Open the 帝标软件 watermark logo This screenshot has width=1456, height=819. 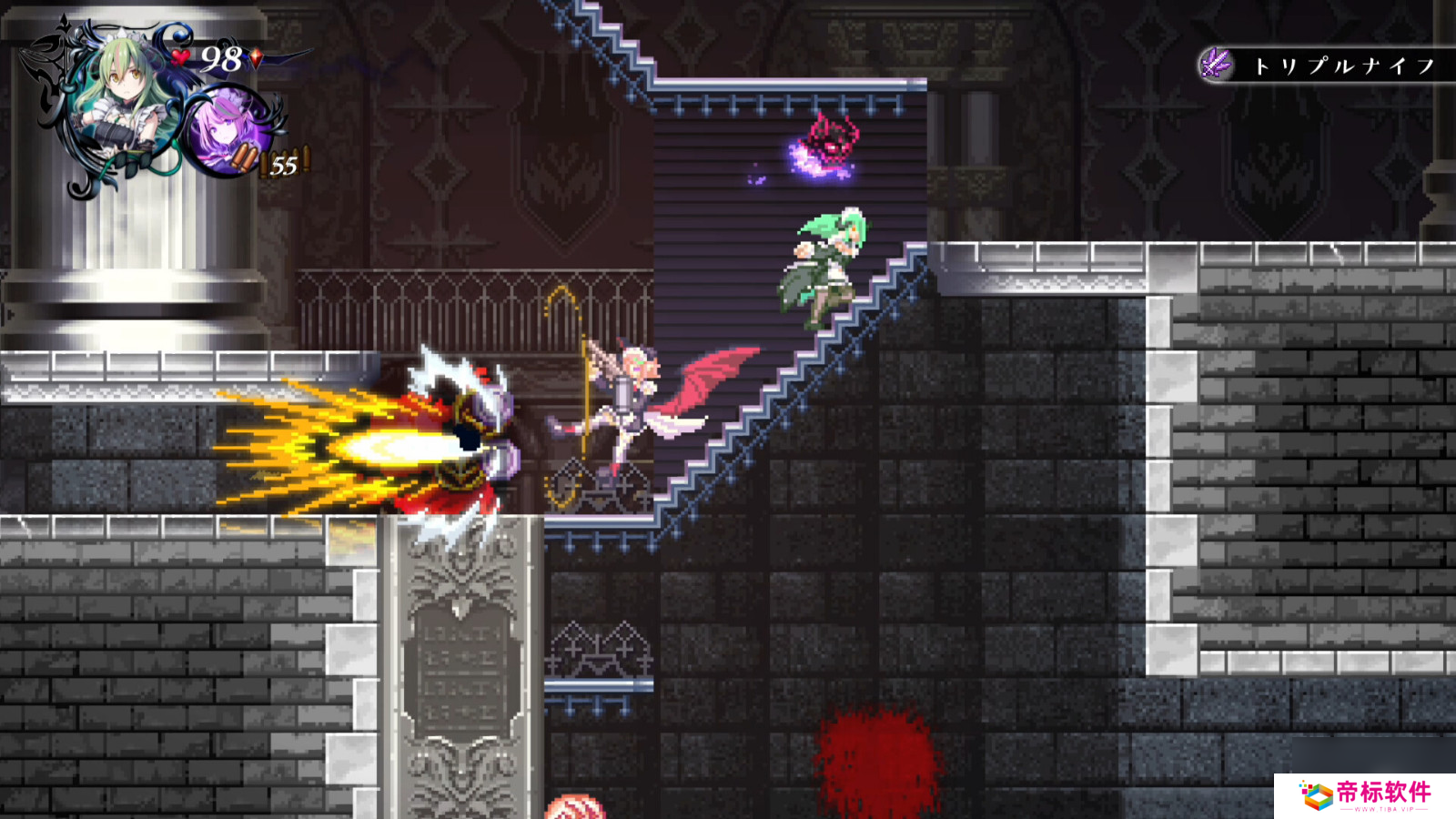(1365, 795)
